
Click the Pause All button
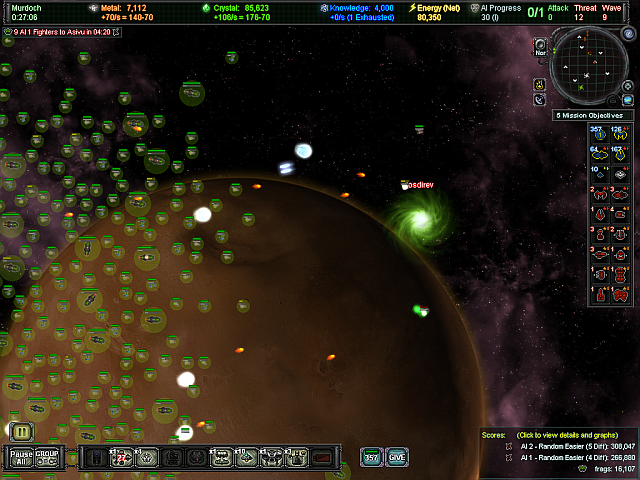tap(22, 457)
